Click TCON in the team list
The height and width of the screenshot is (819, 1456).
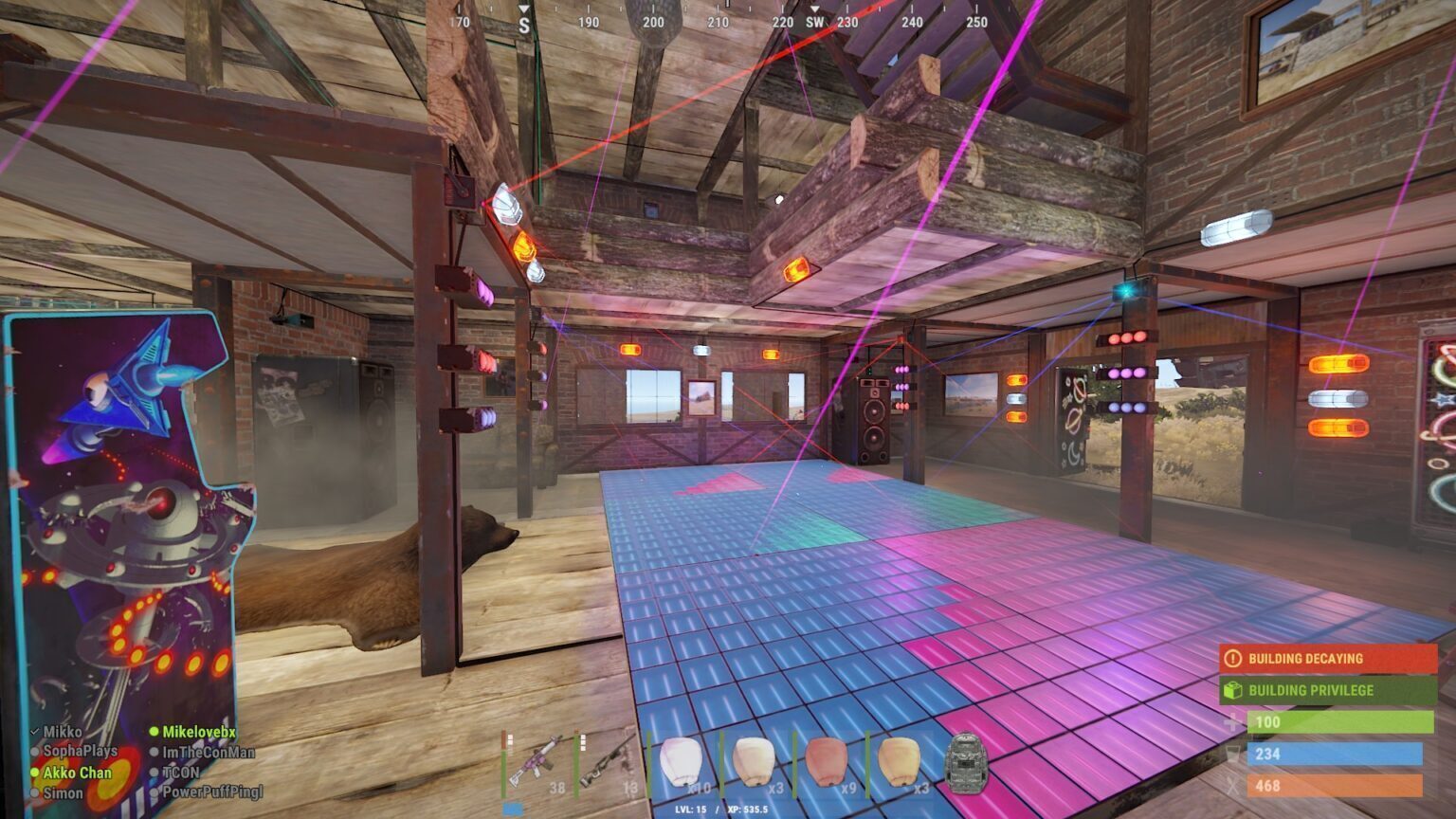click(180, 773)
